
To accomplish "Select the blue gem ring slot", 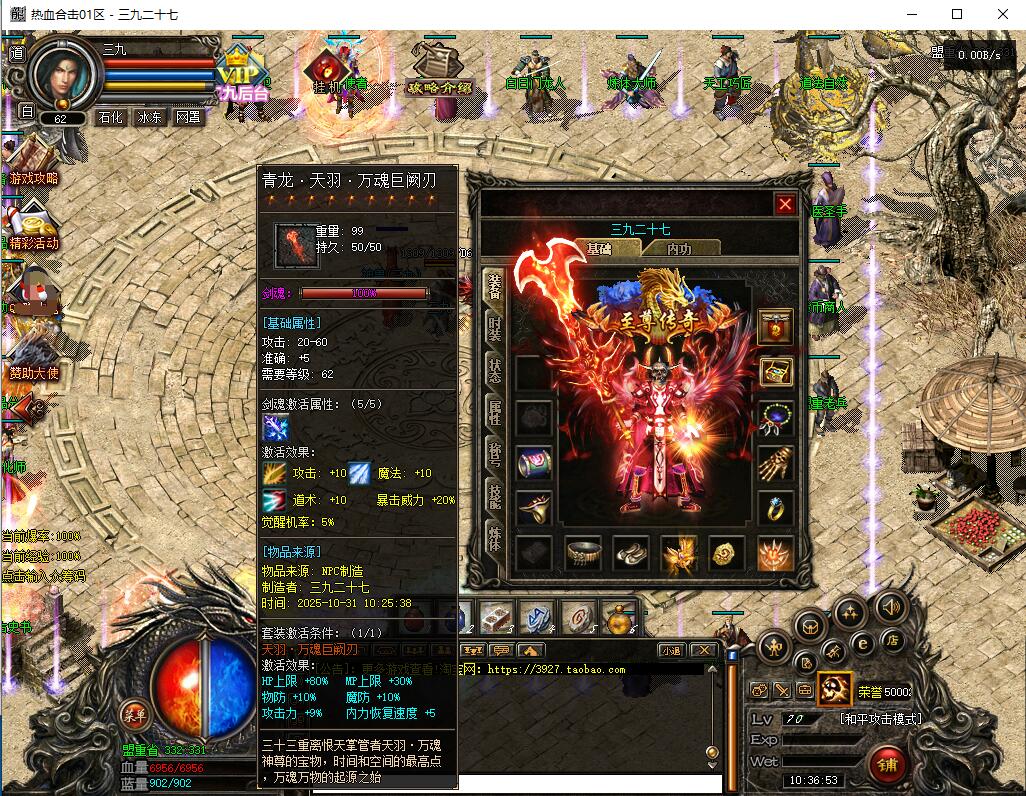I will (x=776, y=508).
